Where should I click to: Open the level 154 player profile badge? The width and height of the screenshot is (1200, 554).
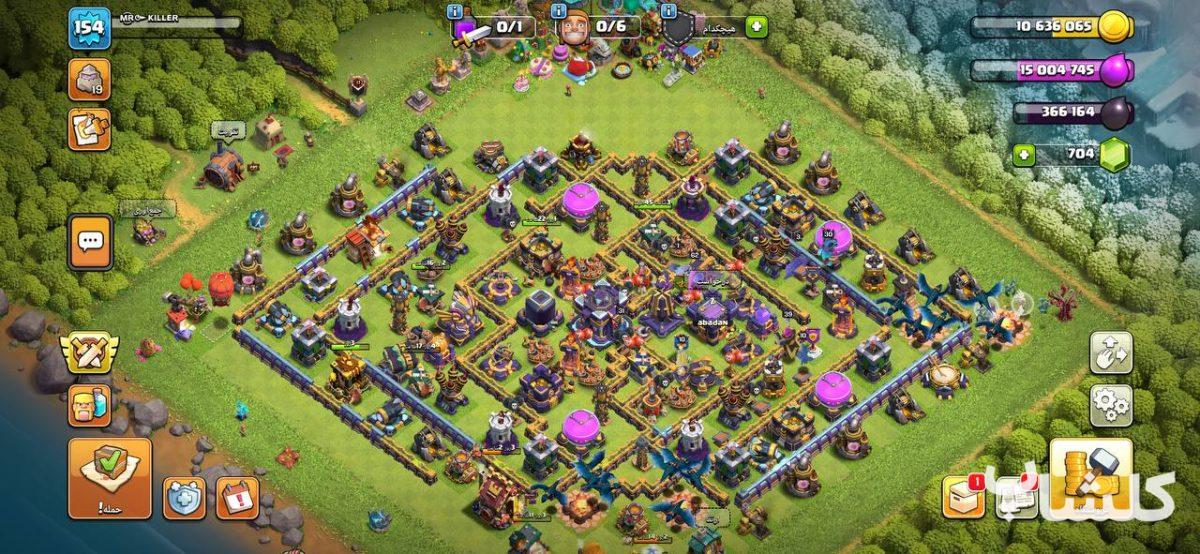coord(89,28)
